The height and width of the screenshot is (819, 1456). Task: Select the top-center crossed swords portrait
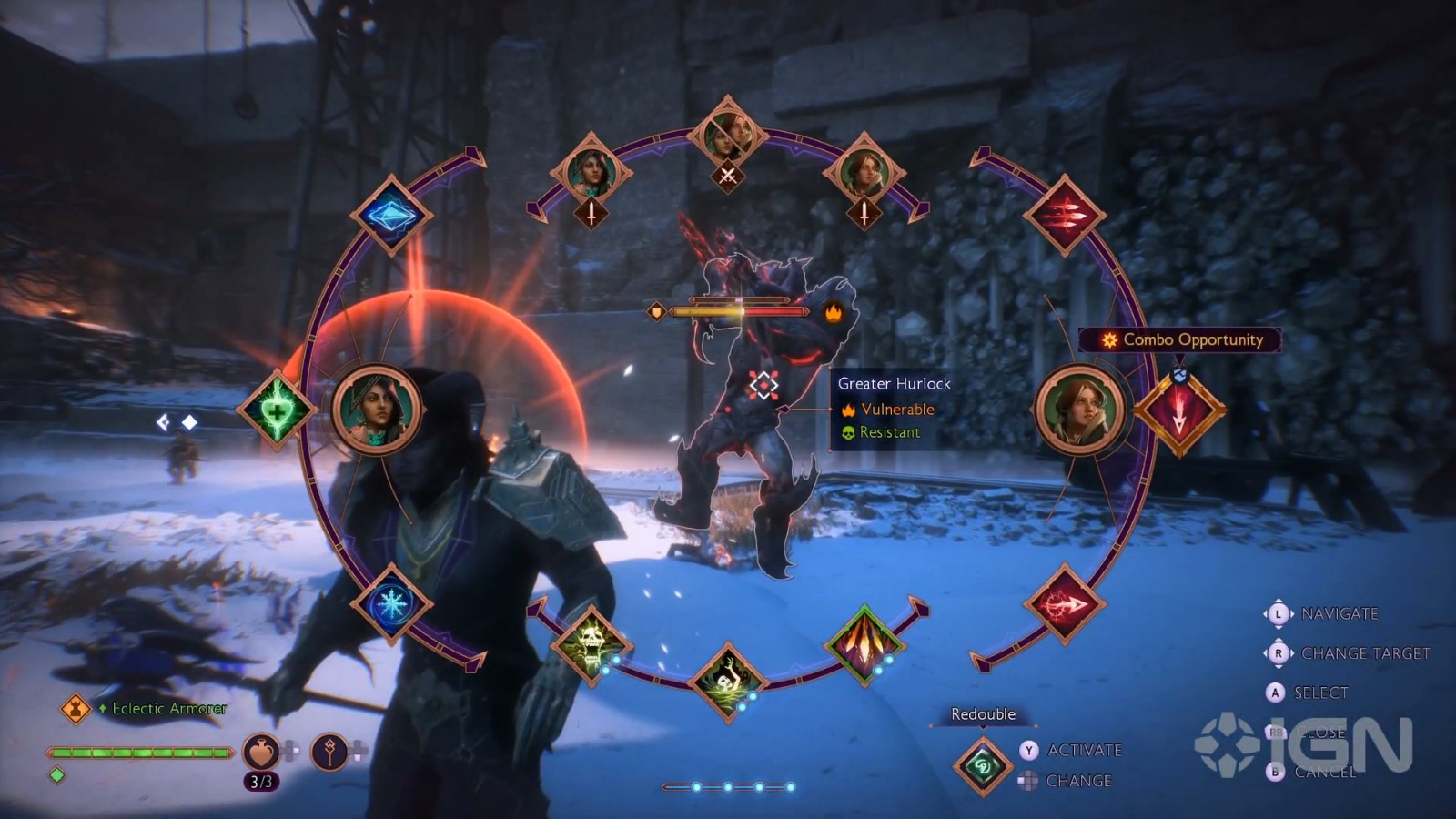coord(727,136)
